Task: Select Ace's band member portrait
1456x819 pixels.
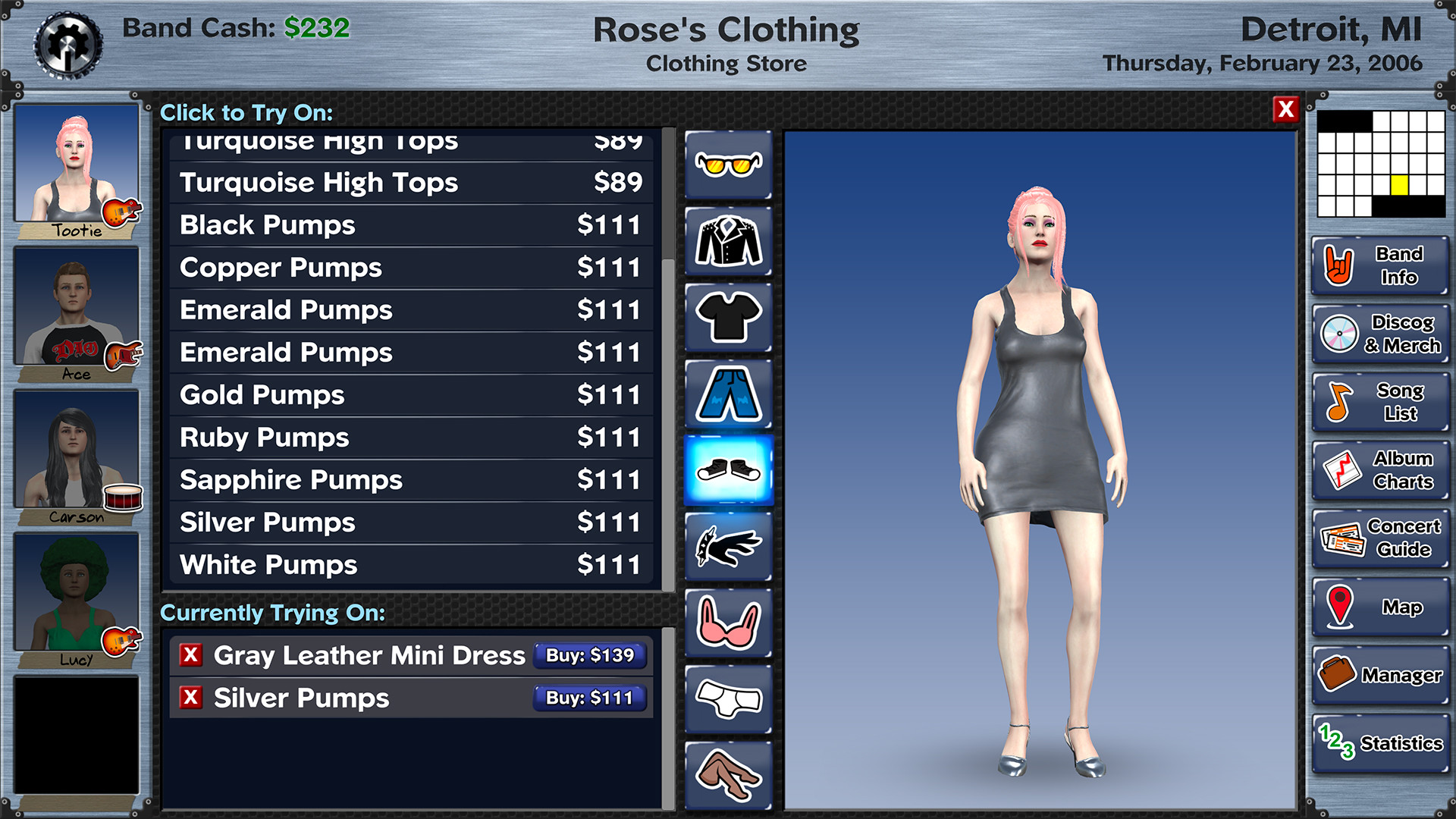Action: coord(76,311)
